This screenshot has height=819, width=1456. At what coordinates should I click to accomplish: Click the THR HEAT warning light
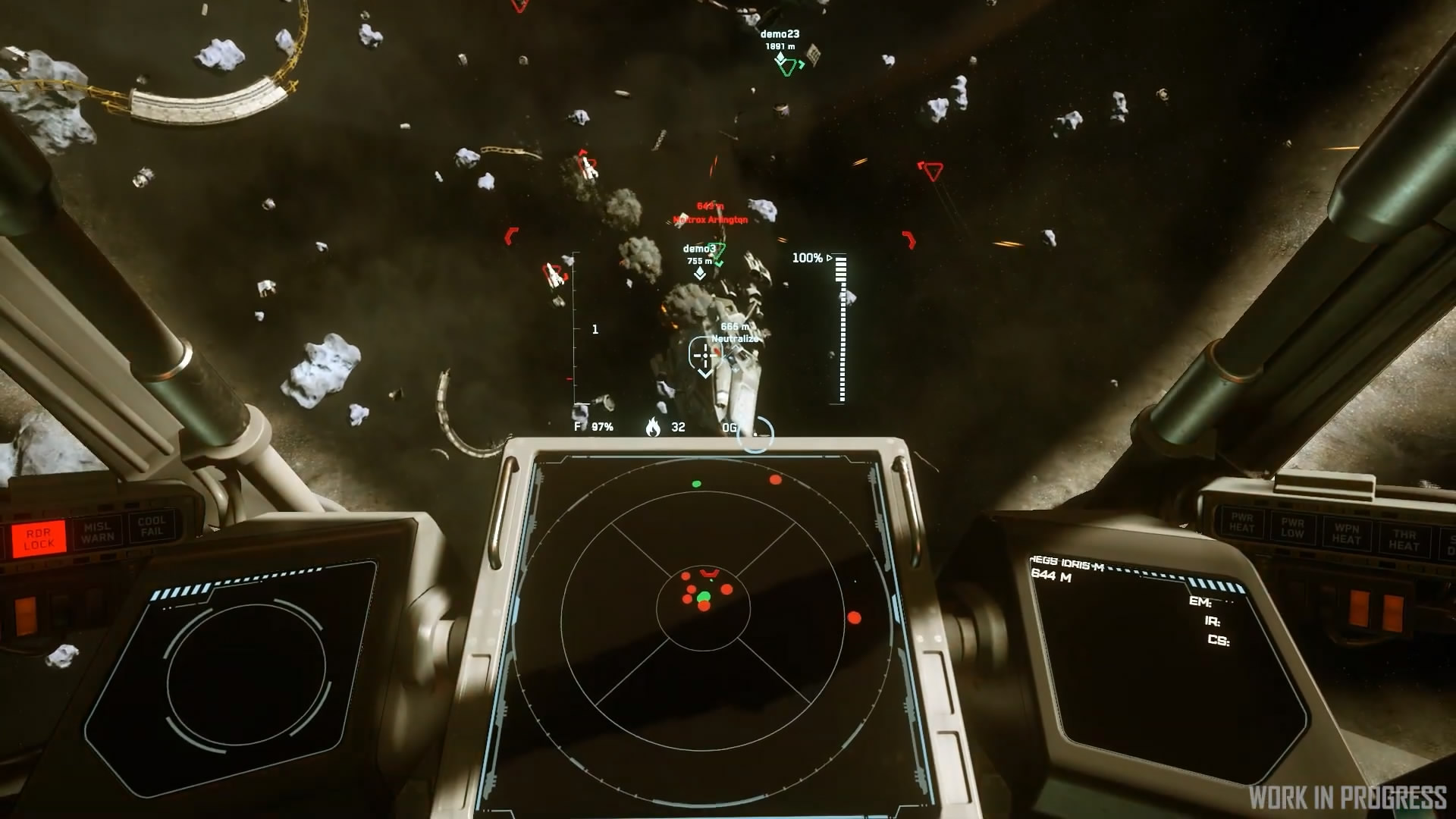click(1404, 540)
